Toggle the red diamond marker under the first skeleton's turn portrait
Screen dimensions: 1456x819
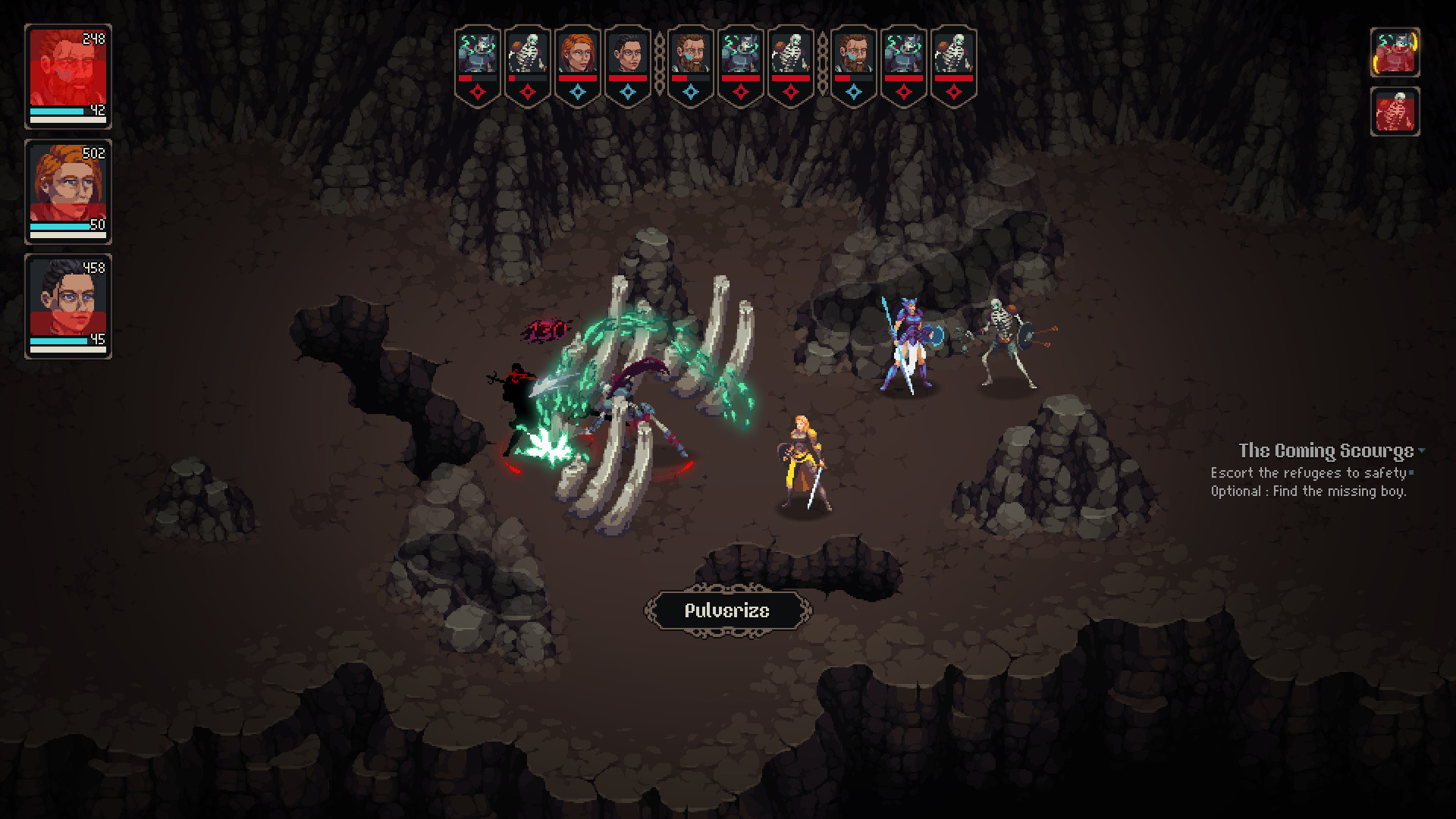pyautogui.click(x=528, y=91)
